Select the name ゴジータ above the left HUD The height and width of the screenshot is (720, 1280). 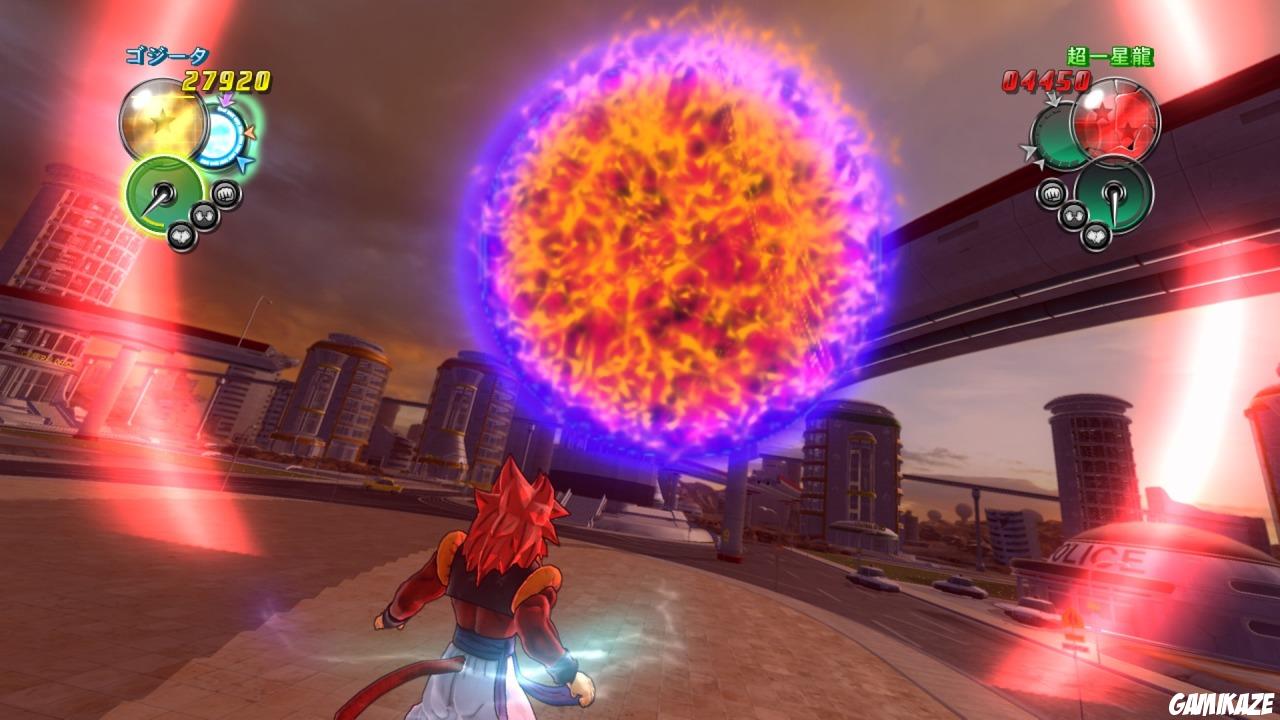click(167, 55)
